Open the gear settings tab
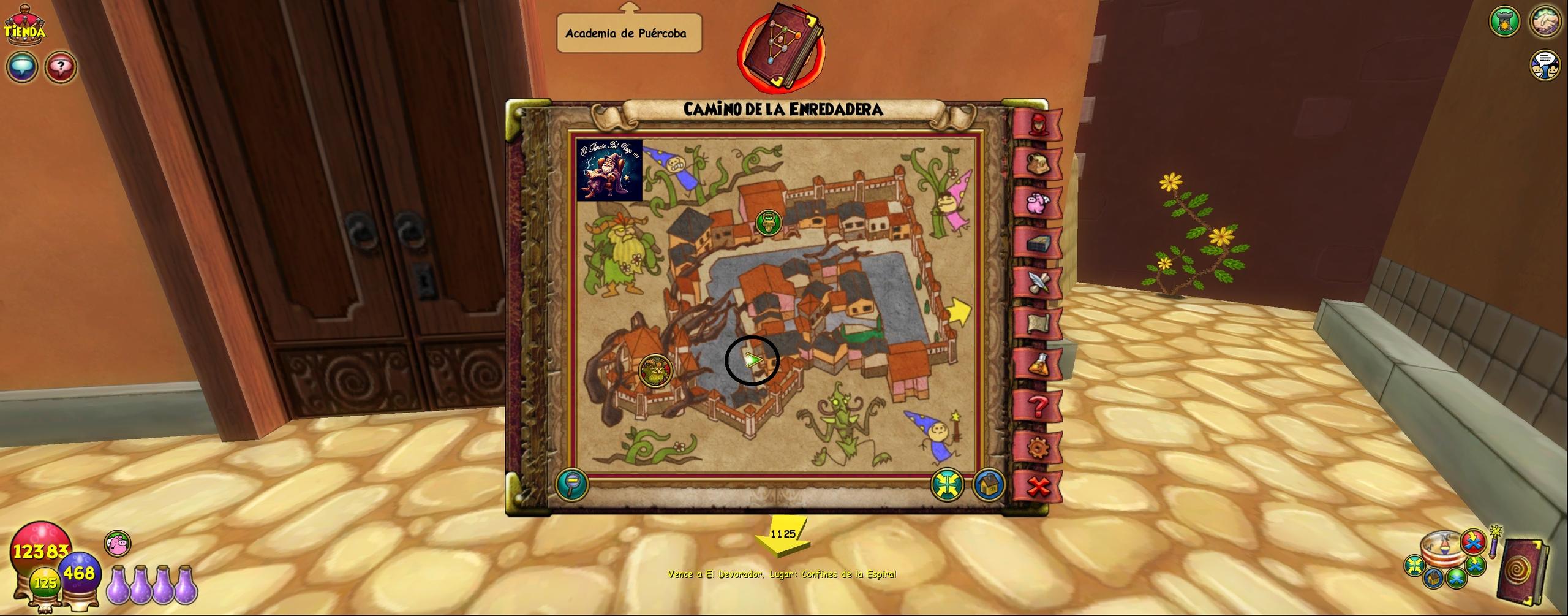The height and width of the screenshot is (616, 1568). click(1038, 447)
